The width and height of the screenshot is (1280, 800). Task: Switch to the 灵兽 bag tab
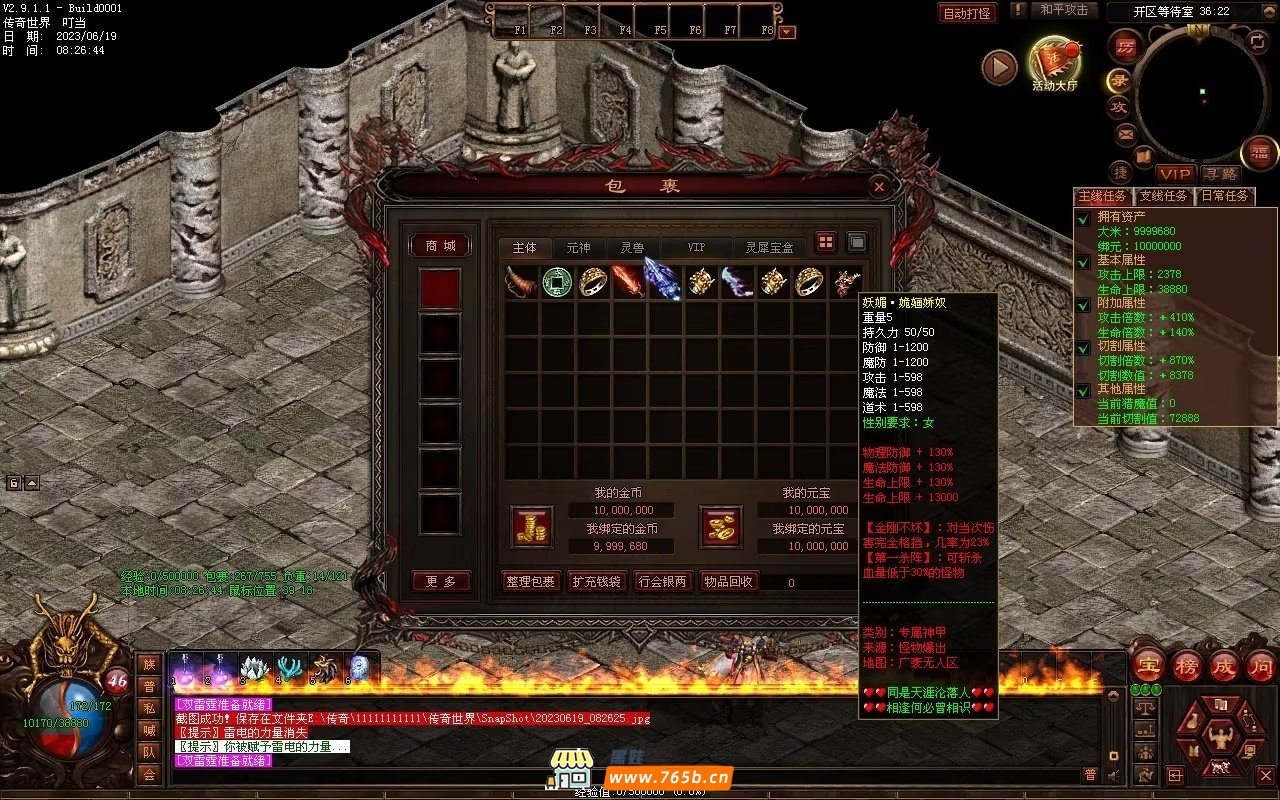tap(632, 248)
